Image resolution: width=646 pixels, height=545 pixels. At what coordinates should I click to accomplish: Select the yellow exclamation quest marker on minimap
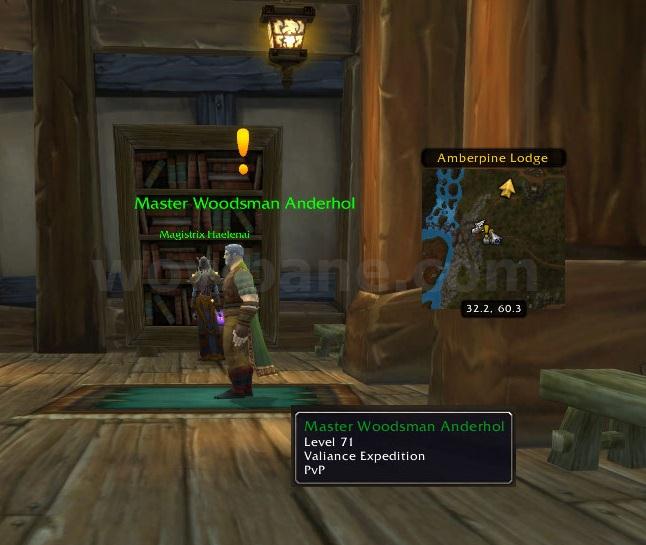pos(487,231)
